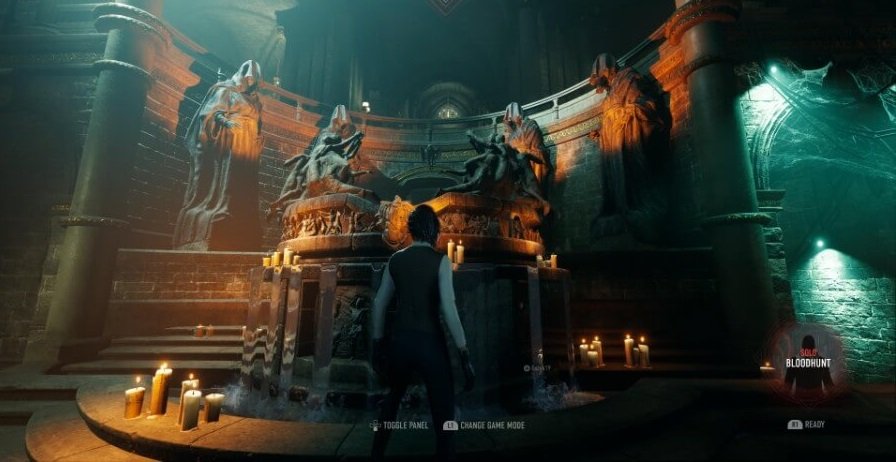This screenshot has height=462, width=896.
Task: Activate the Toggle Panel option
Action: (x=405, y=425)
